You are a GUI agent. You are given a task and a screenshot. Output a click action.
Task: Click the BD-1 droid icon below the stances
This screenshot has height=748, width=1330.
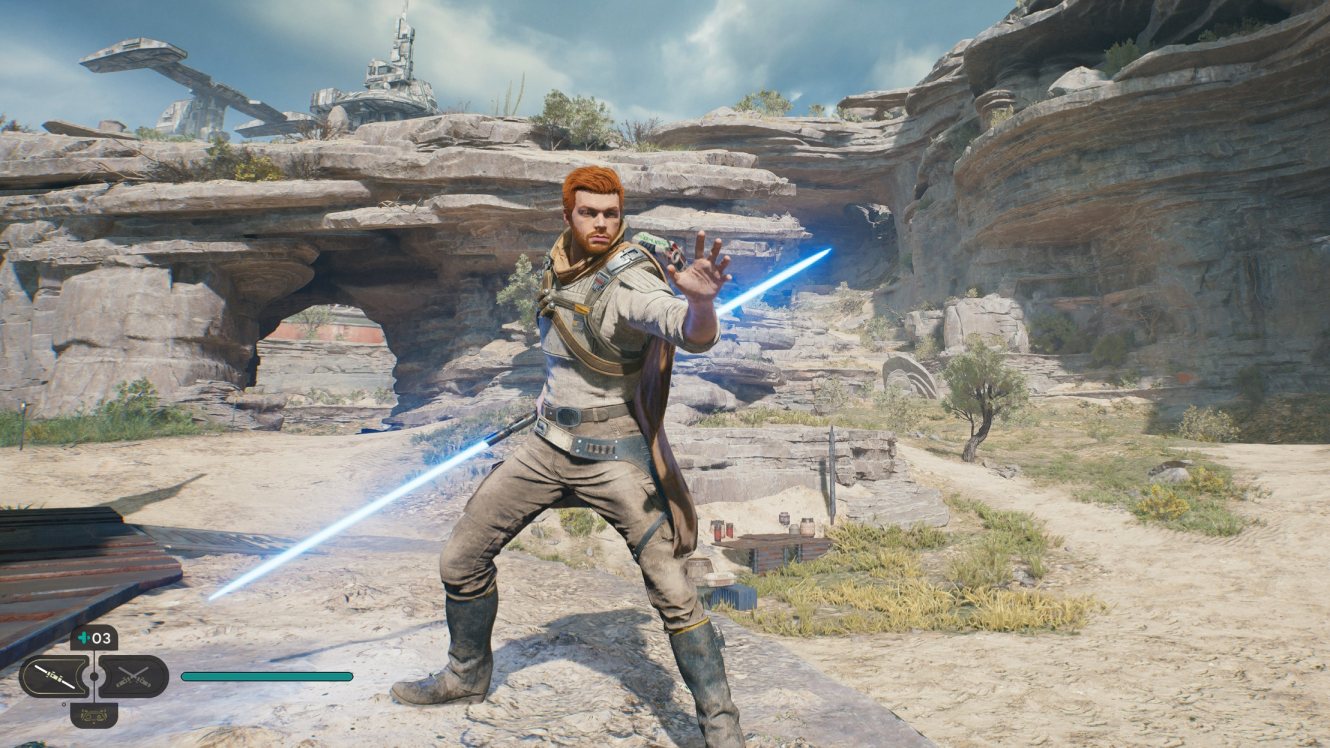(x=94, y=716)
